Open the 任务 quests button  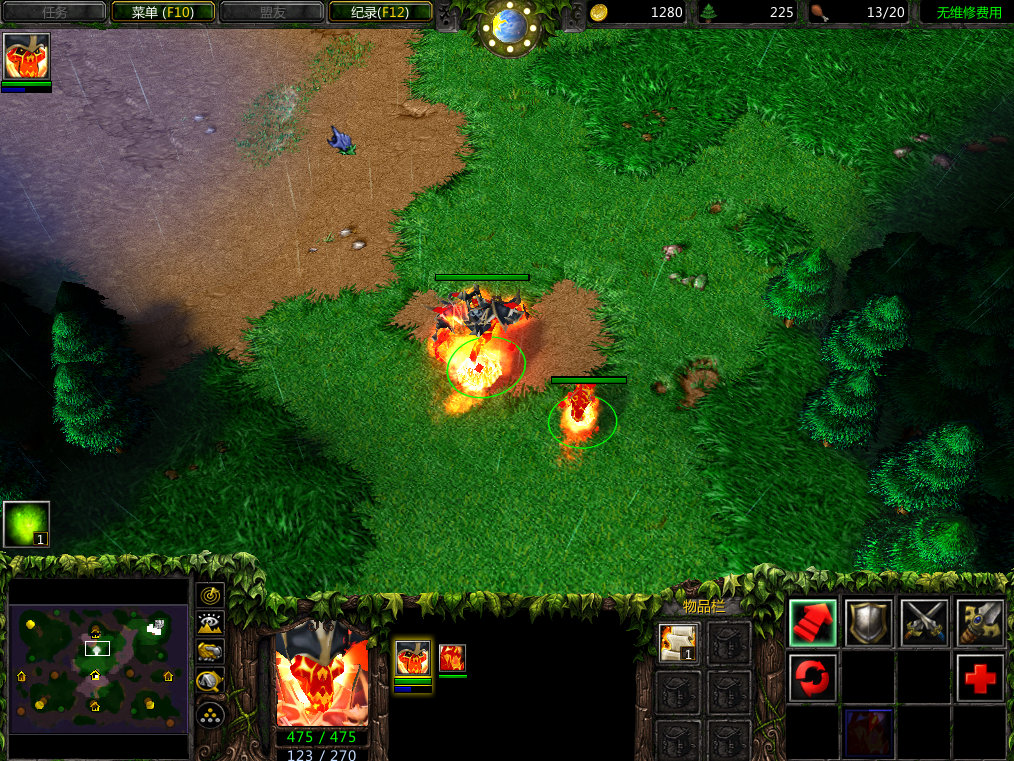(x=55, y=12)
